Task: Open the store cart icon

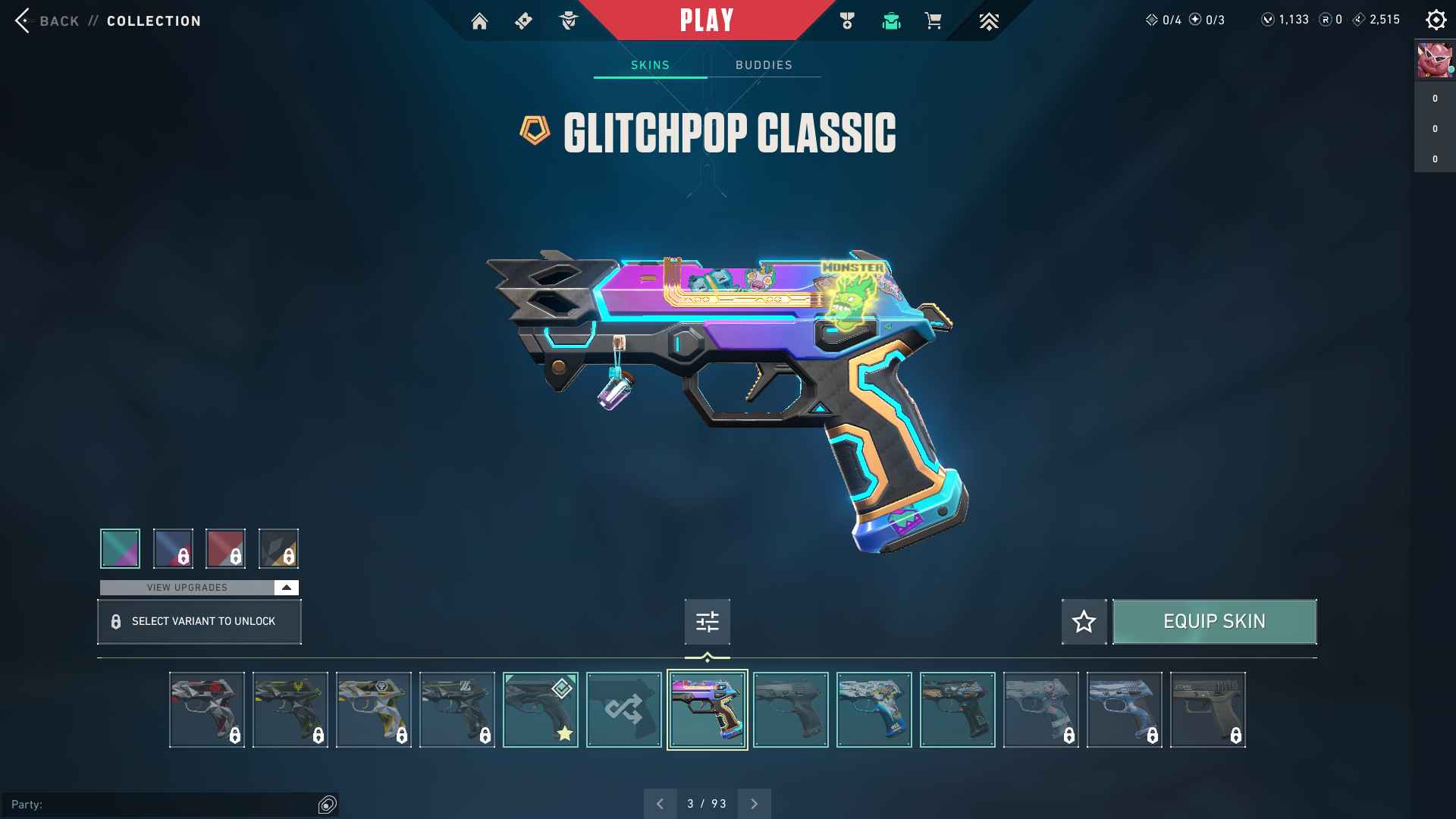Action: (x=934, y=21)
